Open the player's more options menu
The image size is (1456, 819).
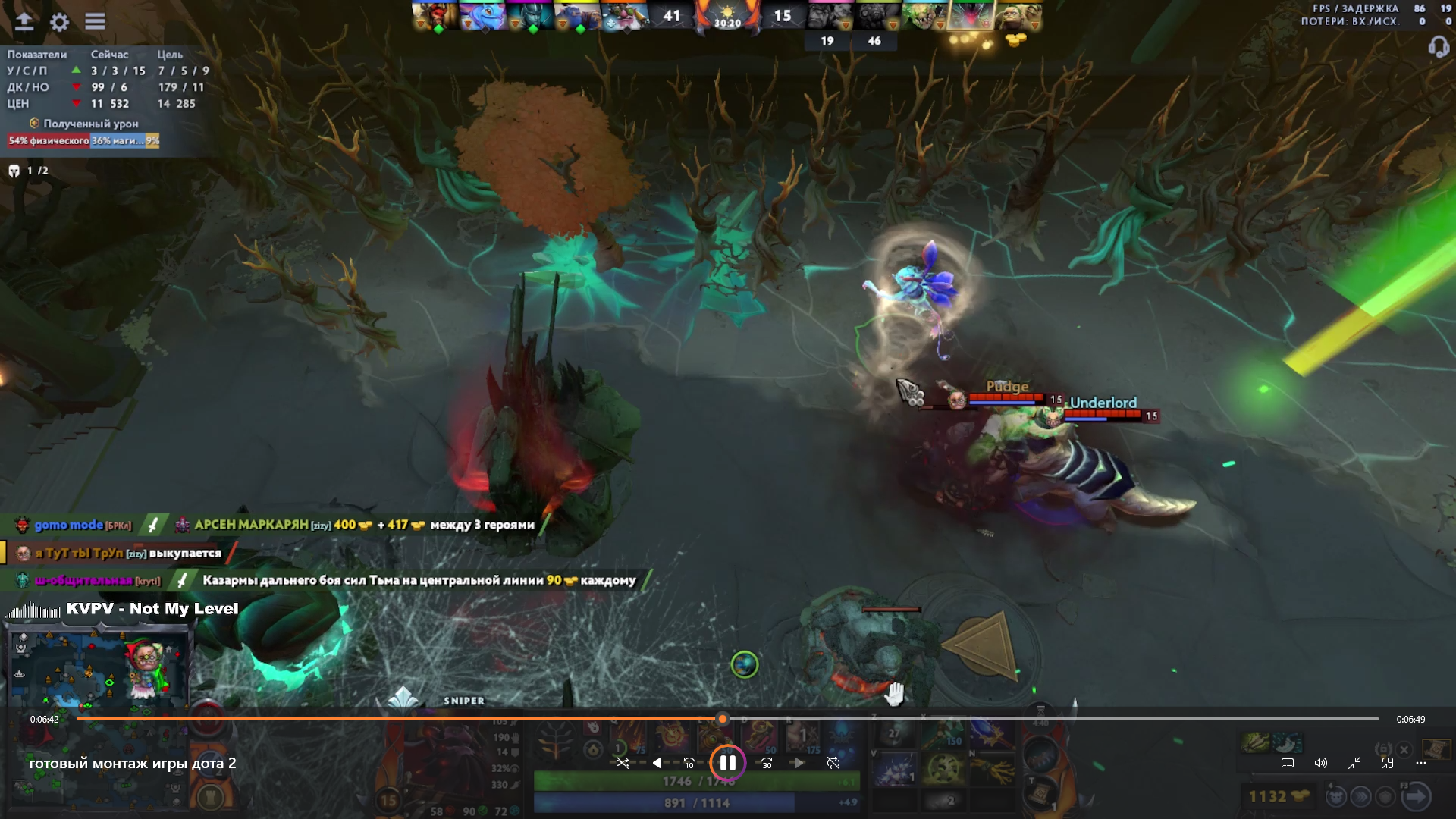pyautogui.click(x=1421, y=763)
